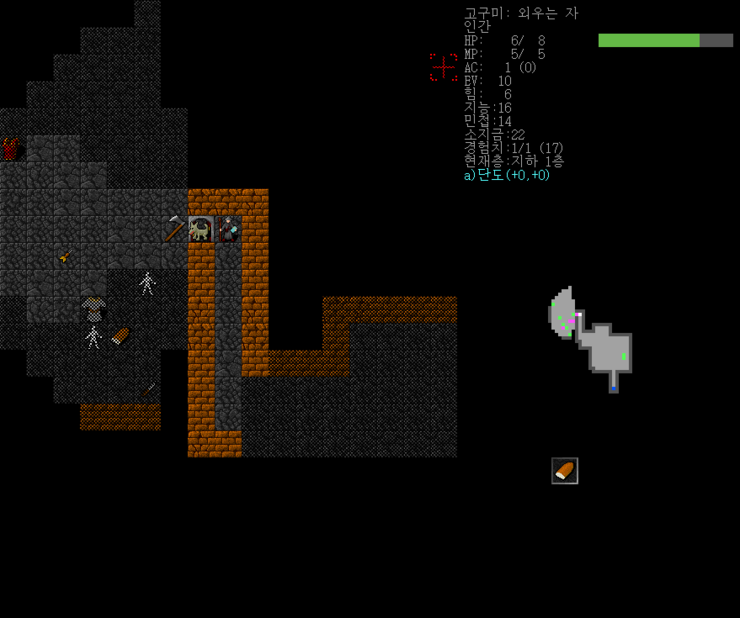The width and height of the screenshot is (740, 618).
Task: Click the dungeon minimap
Action: (592, 338)
